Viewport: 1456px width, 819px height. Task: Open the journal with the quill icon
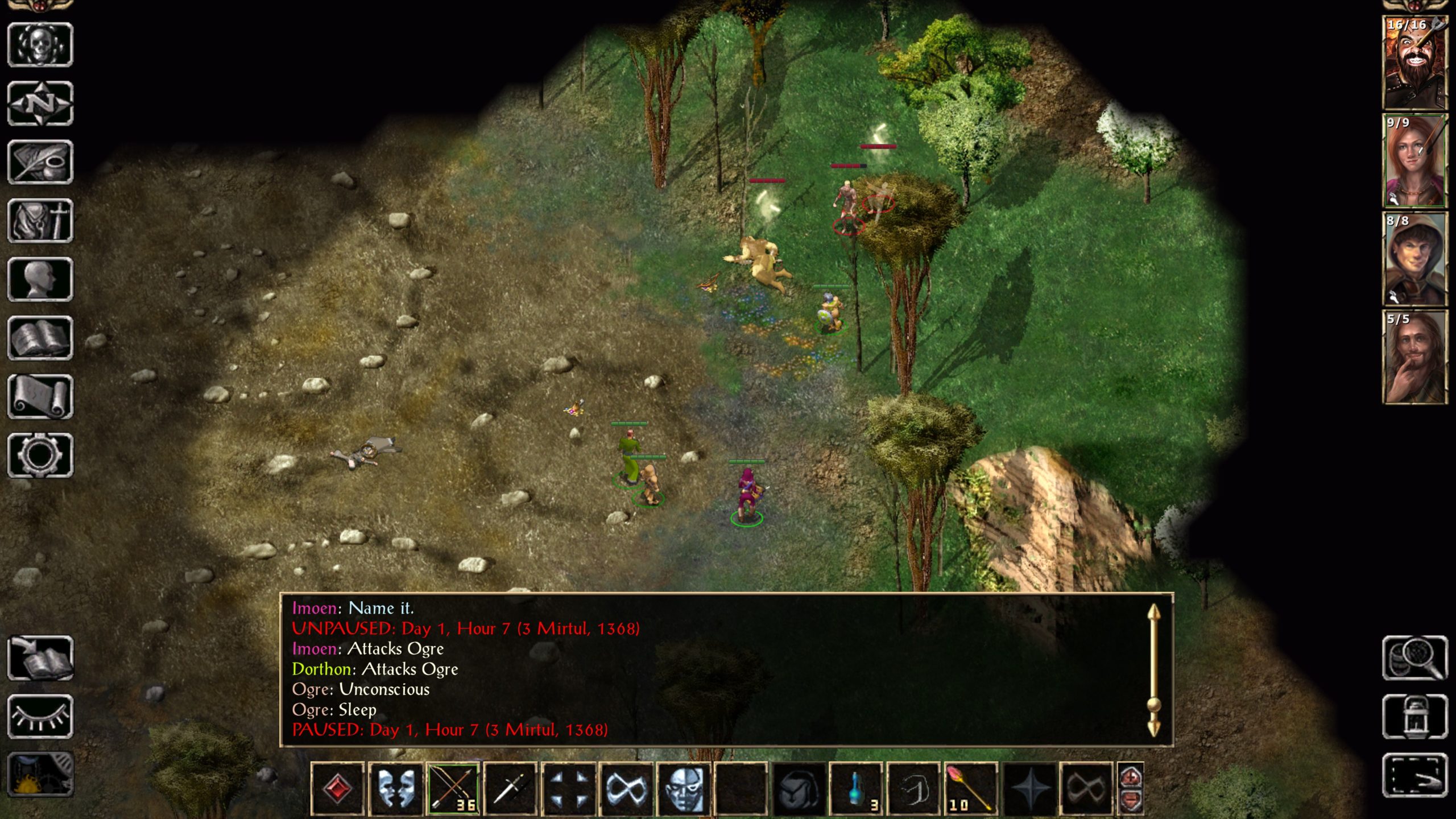(40, 162)
